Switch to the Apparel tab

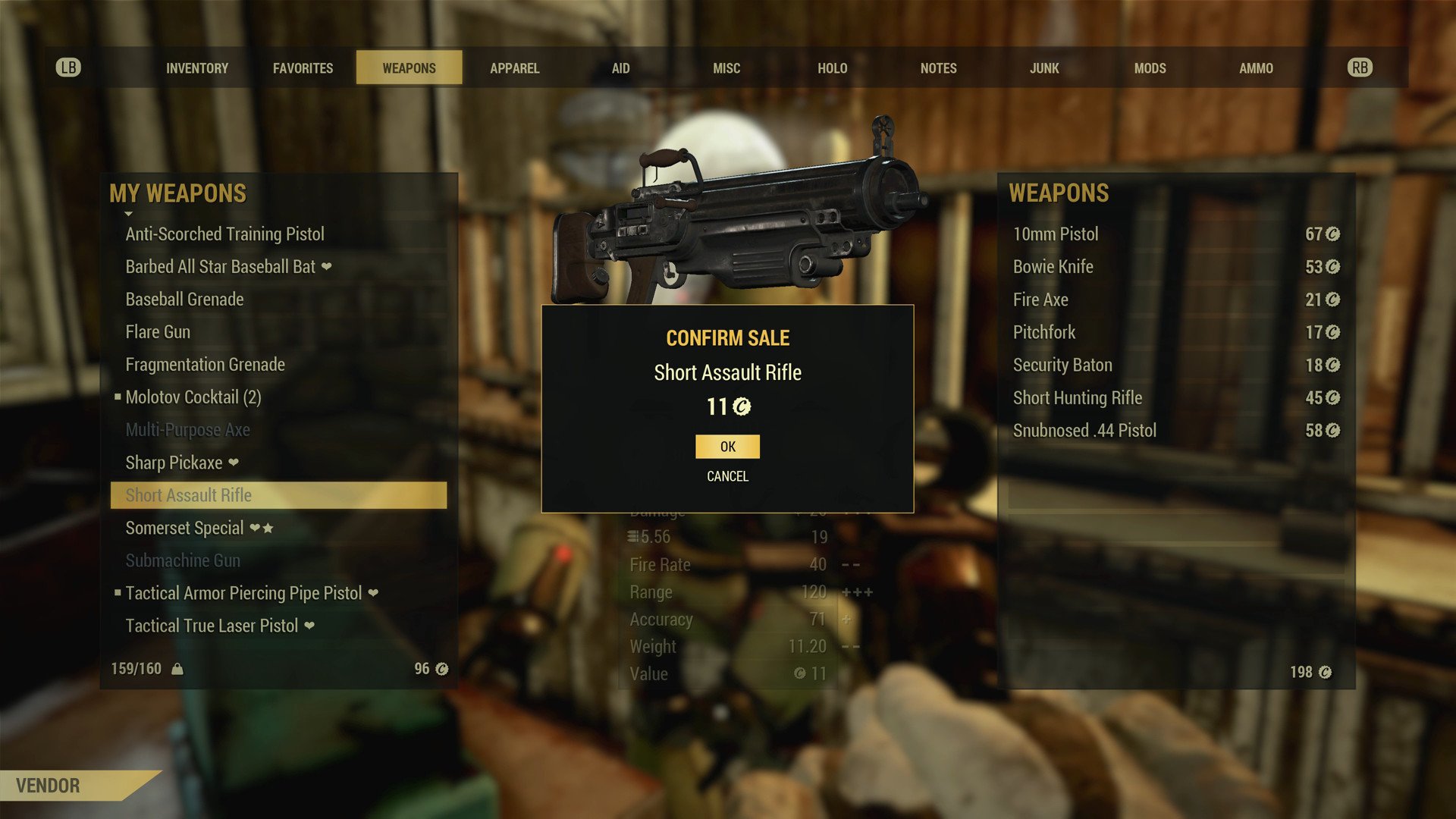coord(514,68)
